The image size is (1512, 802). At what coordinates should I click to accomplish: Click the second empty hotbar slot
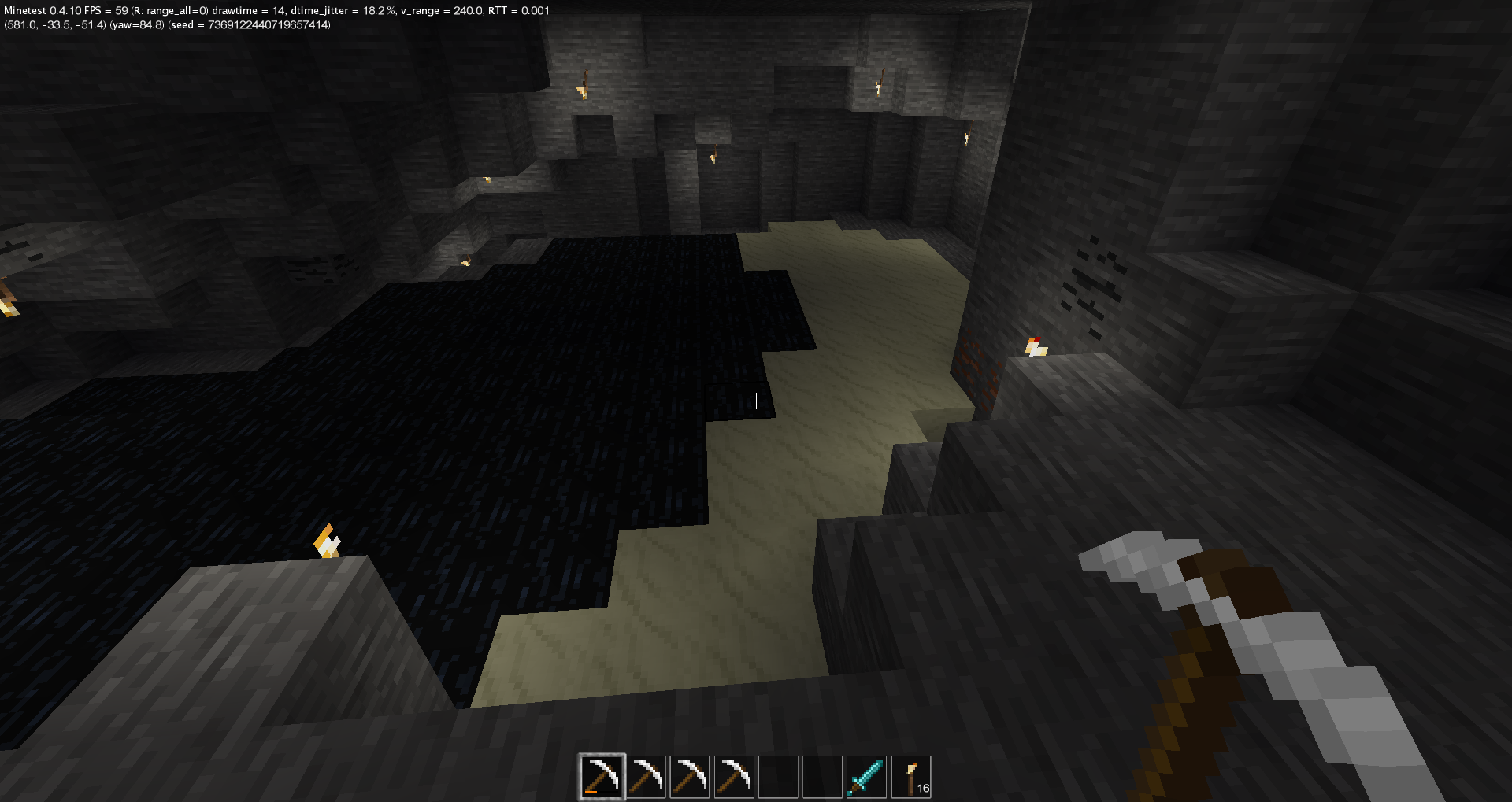[821, 777]
